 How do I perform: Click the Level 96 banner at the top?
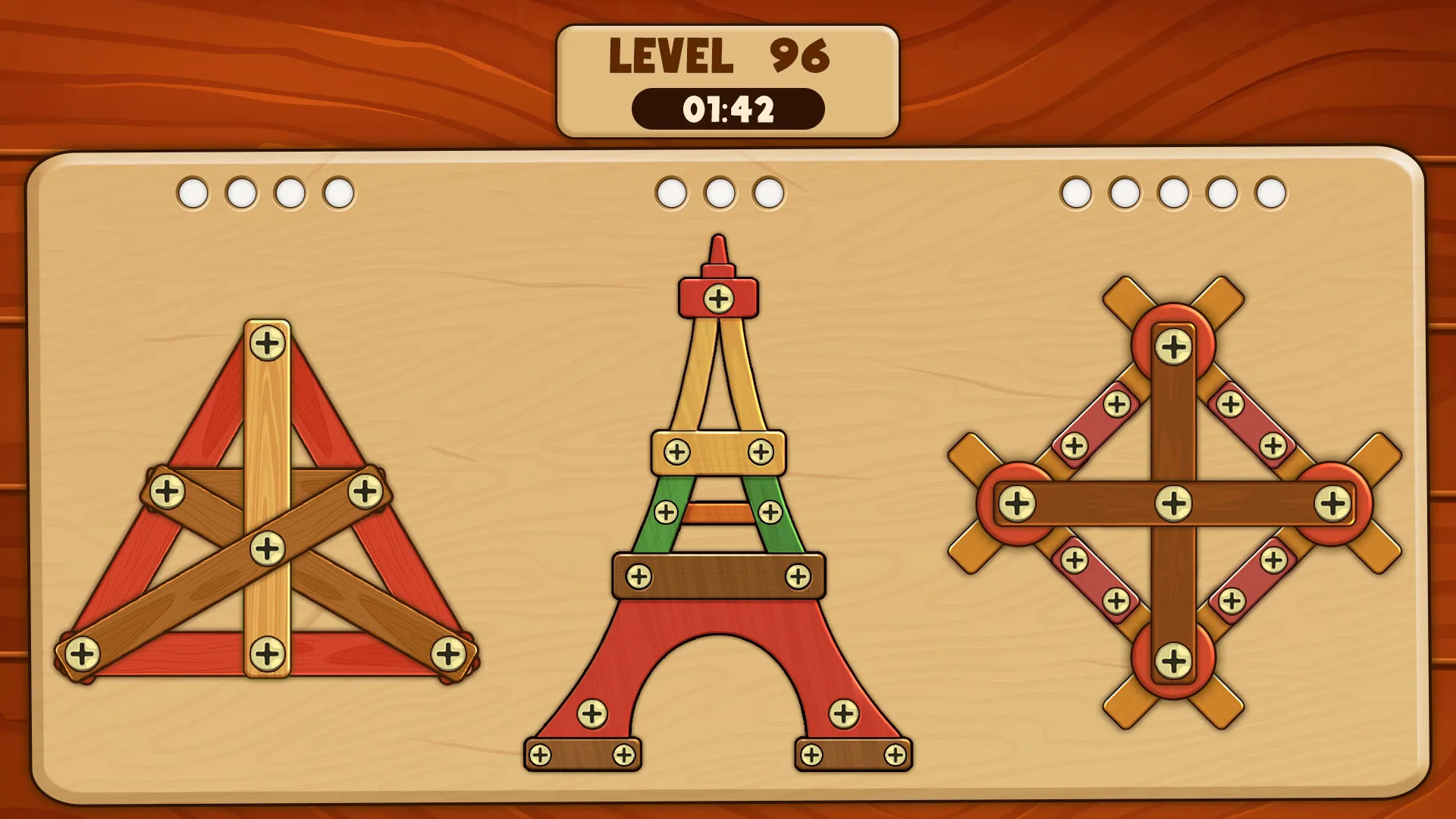pyautogui.click(x=720, y=53)
